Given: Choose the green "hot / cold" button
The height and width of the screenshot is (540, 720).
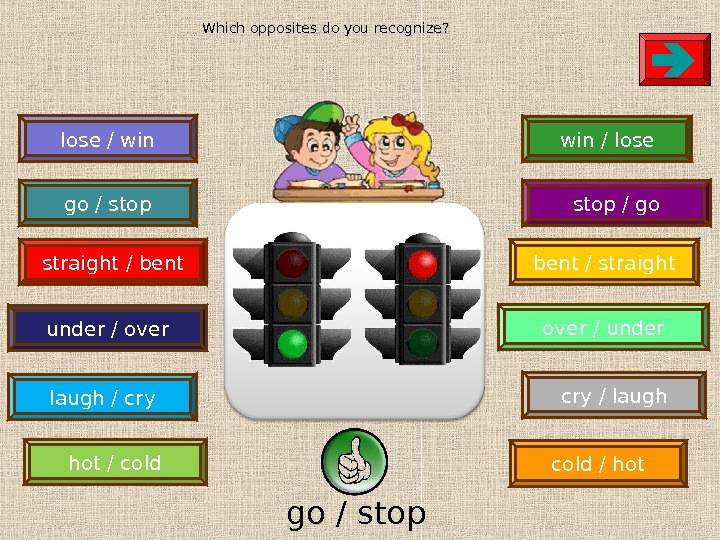Looking at the screenshot, I should (115, 463).
